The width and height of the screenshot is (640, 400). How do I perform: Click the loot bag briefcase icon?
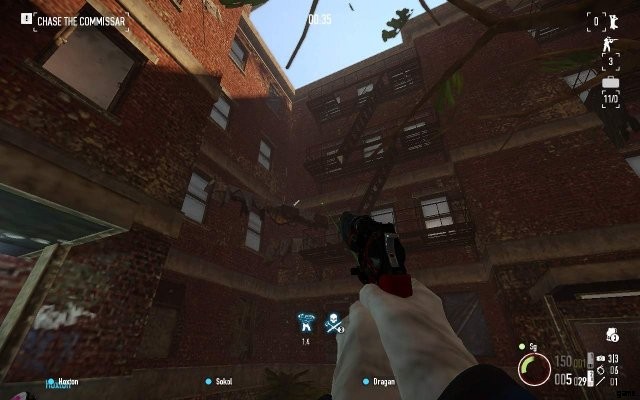610,85
